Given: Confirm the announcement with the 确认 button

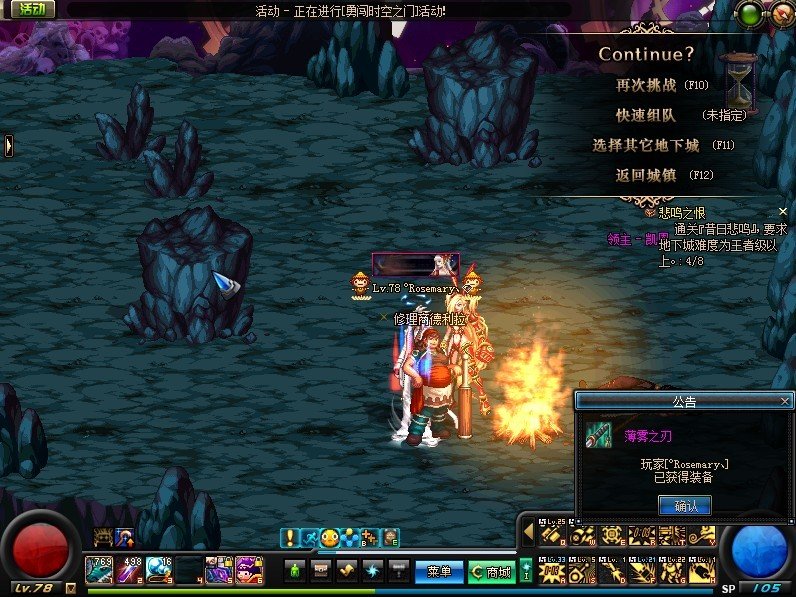Looking at the screenshot, I should click(685, 505).
